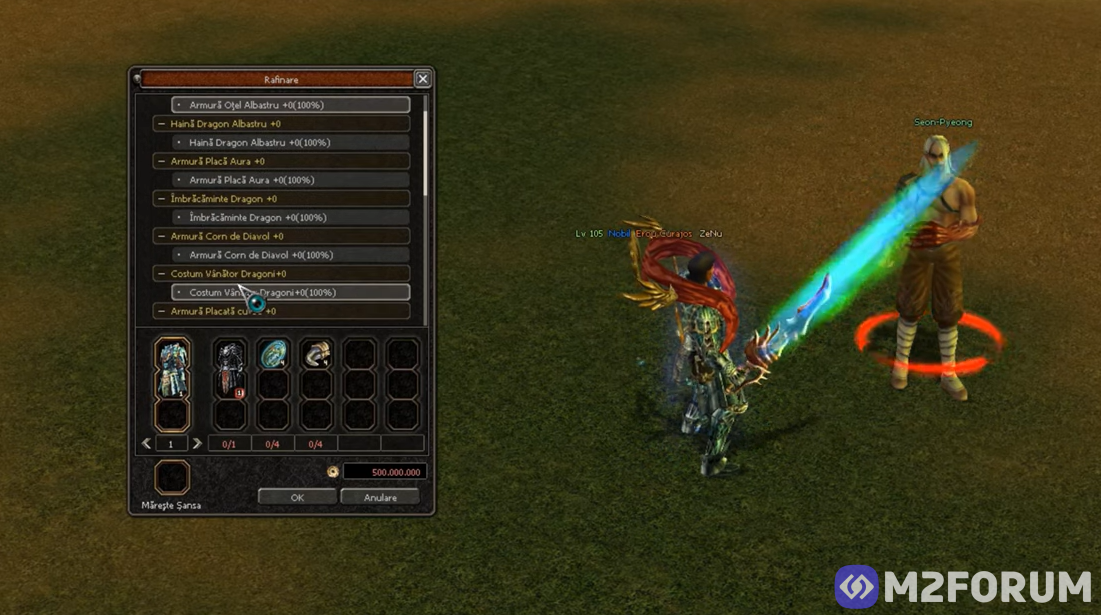The image size is (1101, 615).
Task: Collapse the Armură Placă Aura +0 header
Action: [x=162, y=161]
